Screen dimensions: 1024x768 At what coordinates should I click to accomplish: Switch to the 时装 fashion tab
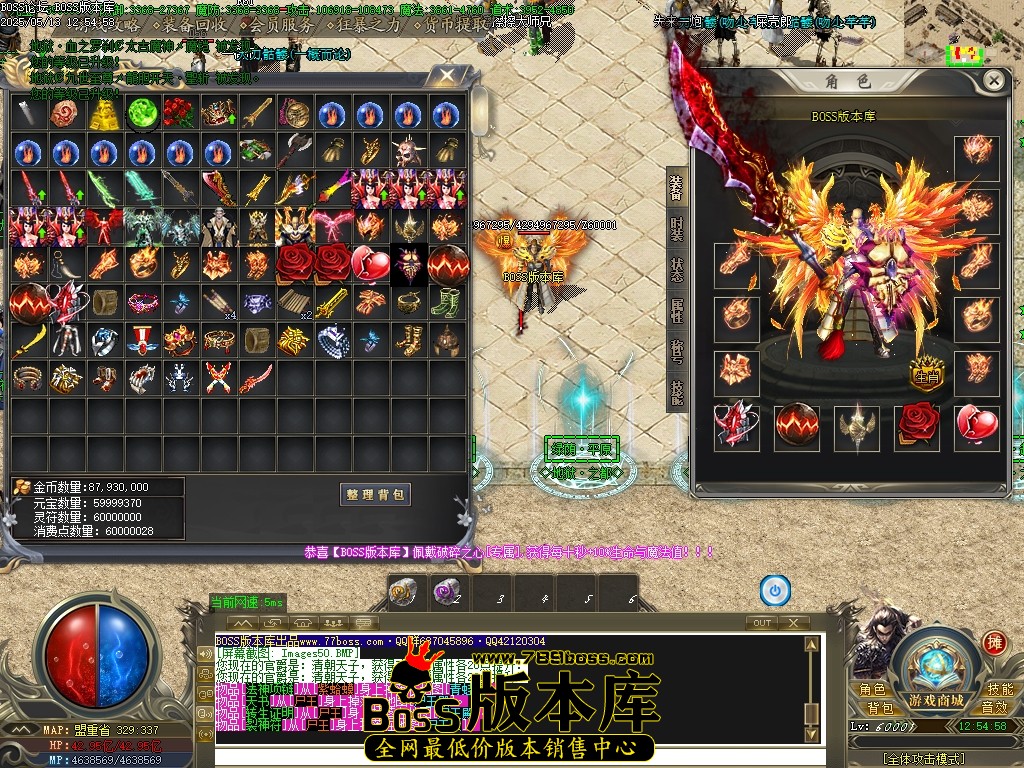point(677,230)
